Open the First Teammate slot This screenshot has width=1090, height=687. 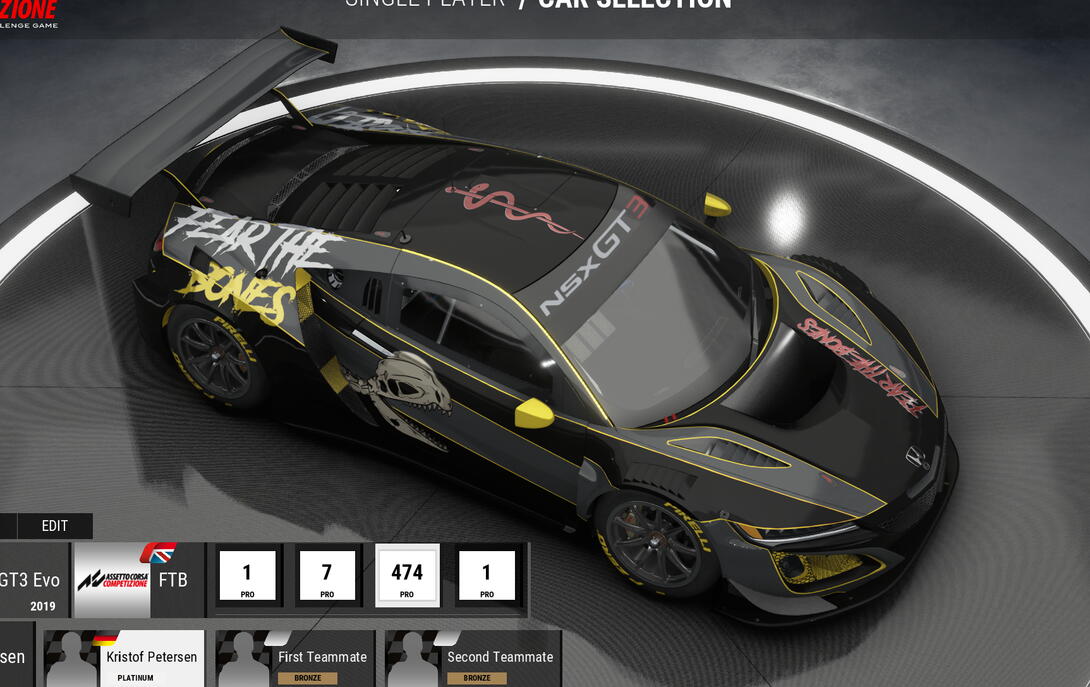[x=295, y=659]
